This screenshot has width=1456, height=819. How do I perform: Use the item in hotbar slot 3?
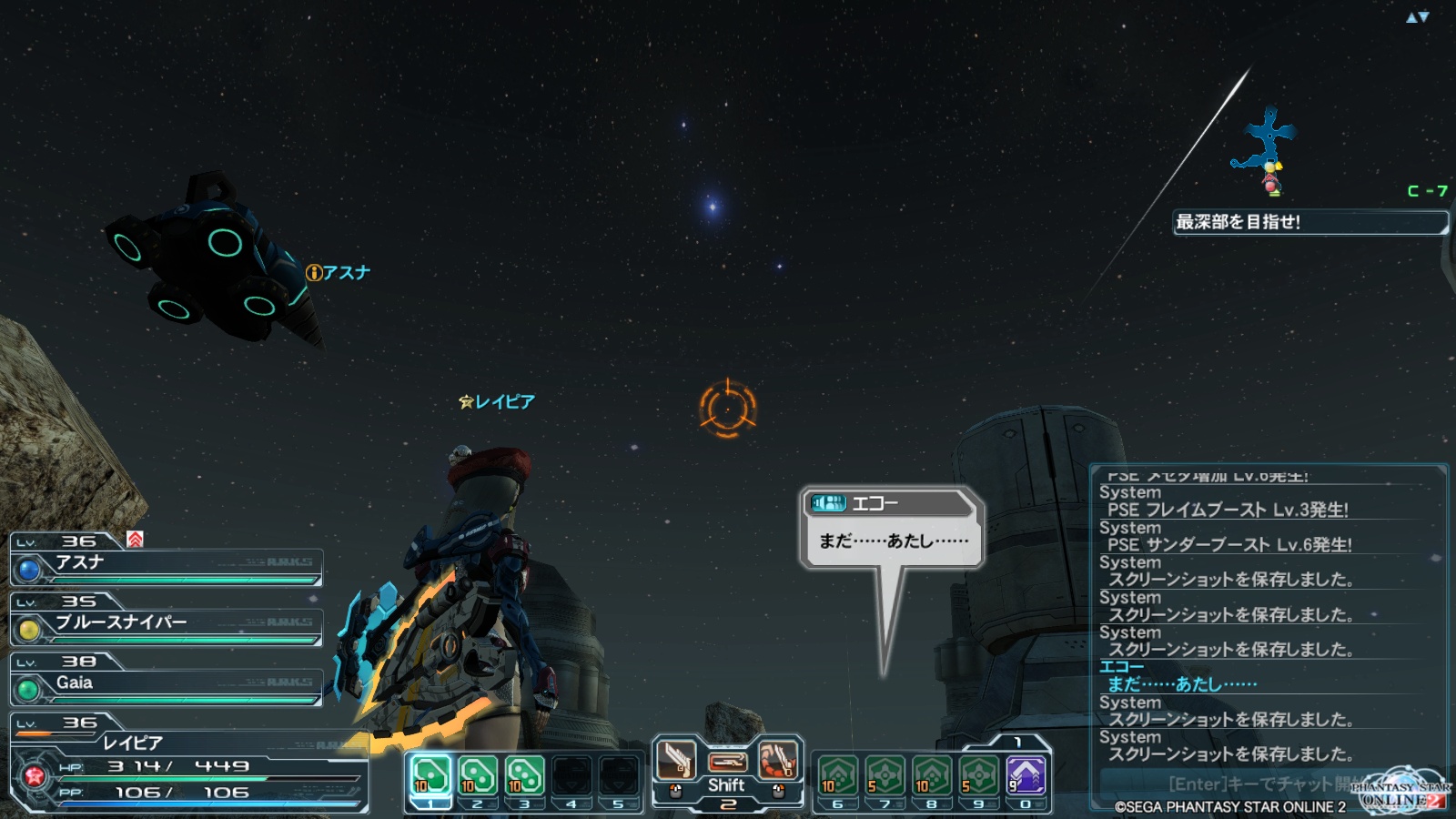click(x=524, y=776)
